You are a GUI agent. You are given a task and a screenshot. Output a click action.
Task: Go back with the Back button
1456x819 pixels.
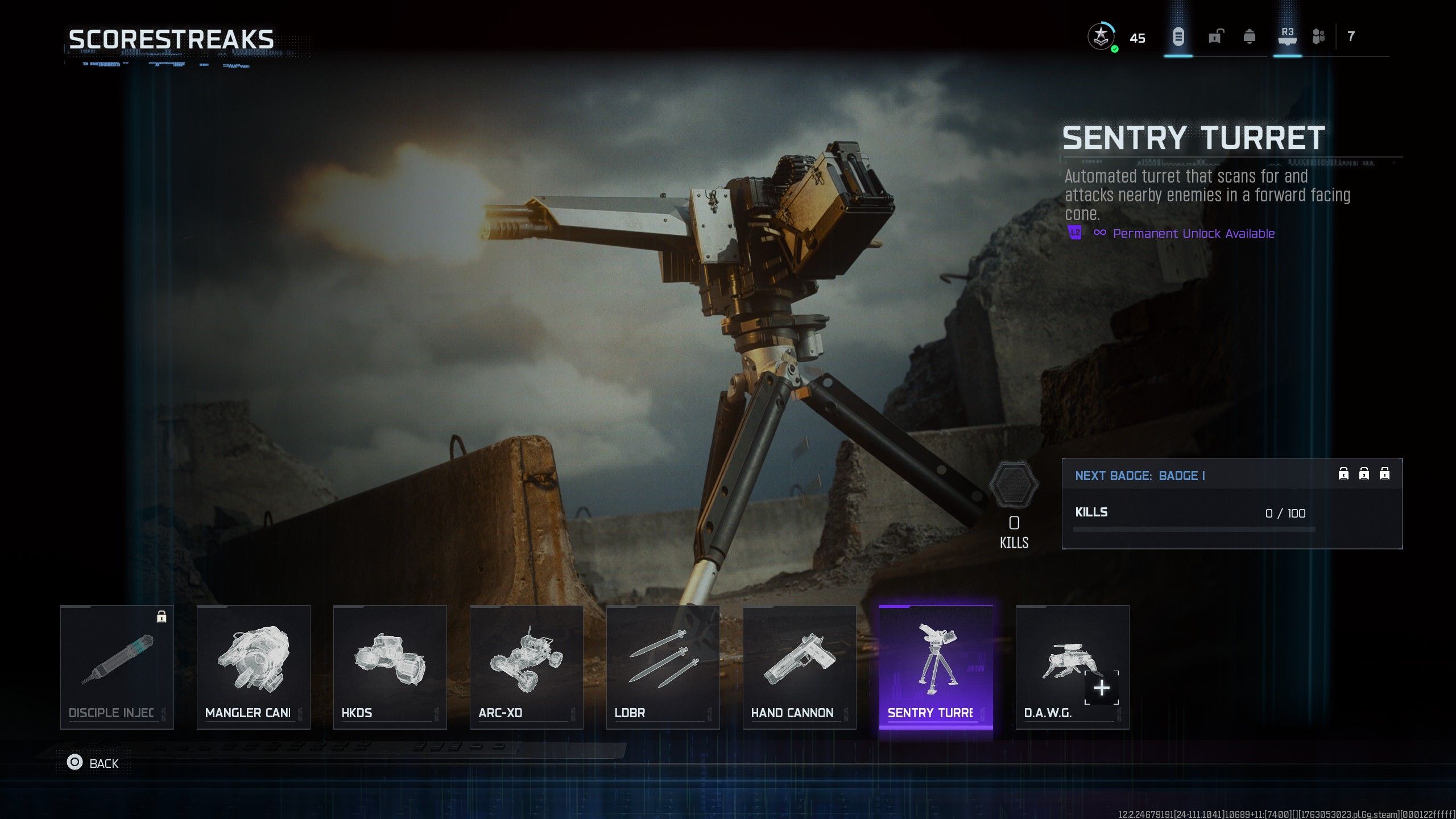coord(93,763)
